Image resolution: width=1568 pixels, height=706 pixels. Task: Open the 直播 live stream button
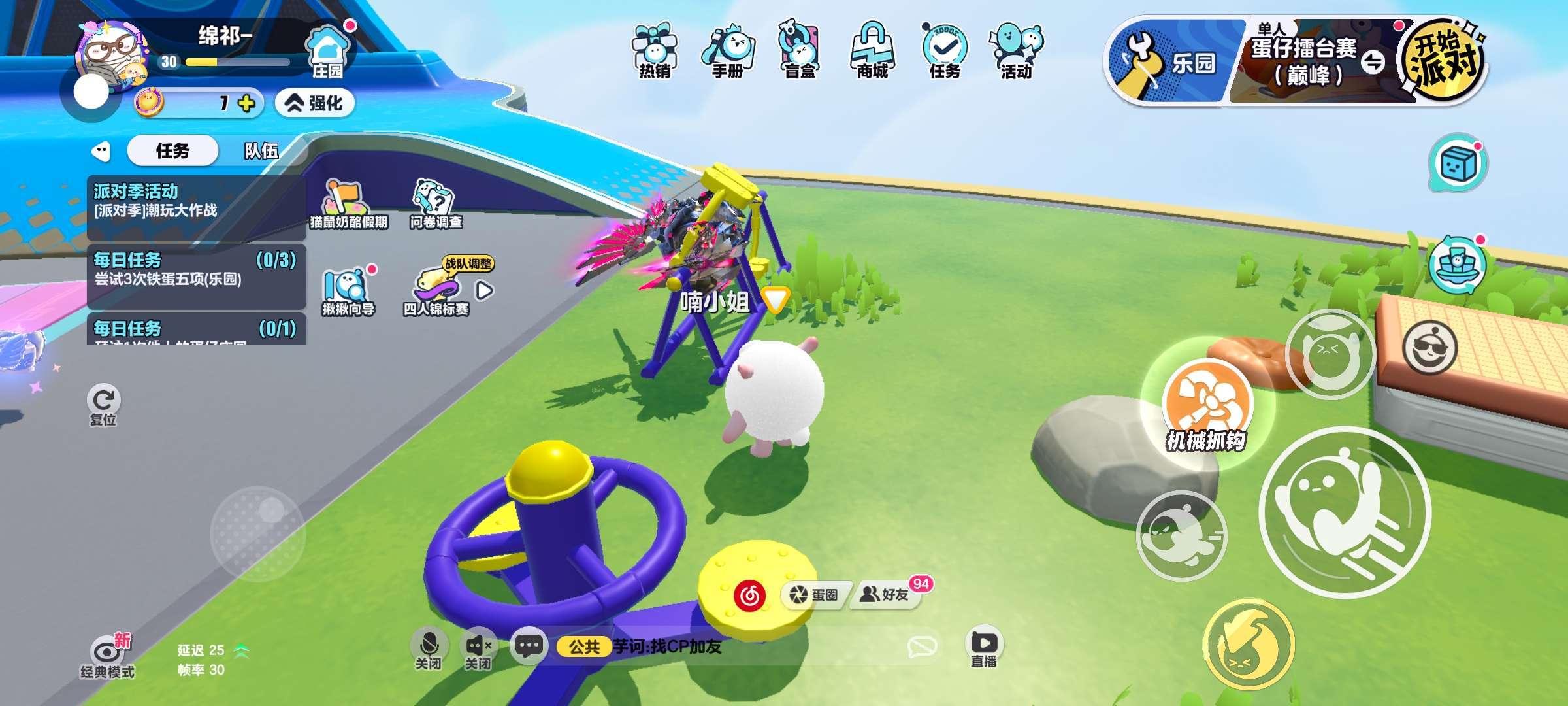[x=983, y=648]
